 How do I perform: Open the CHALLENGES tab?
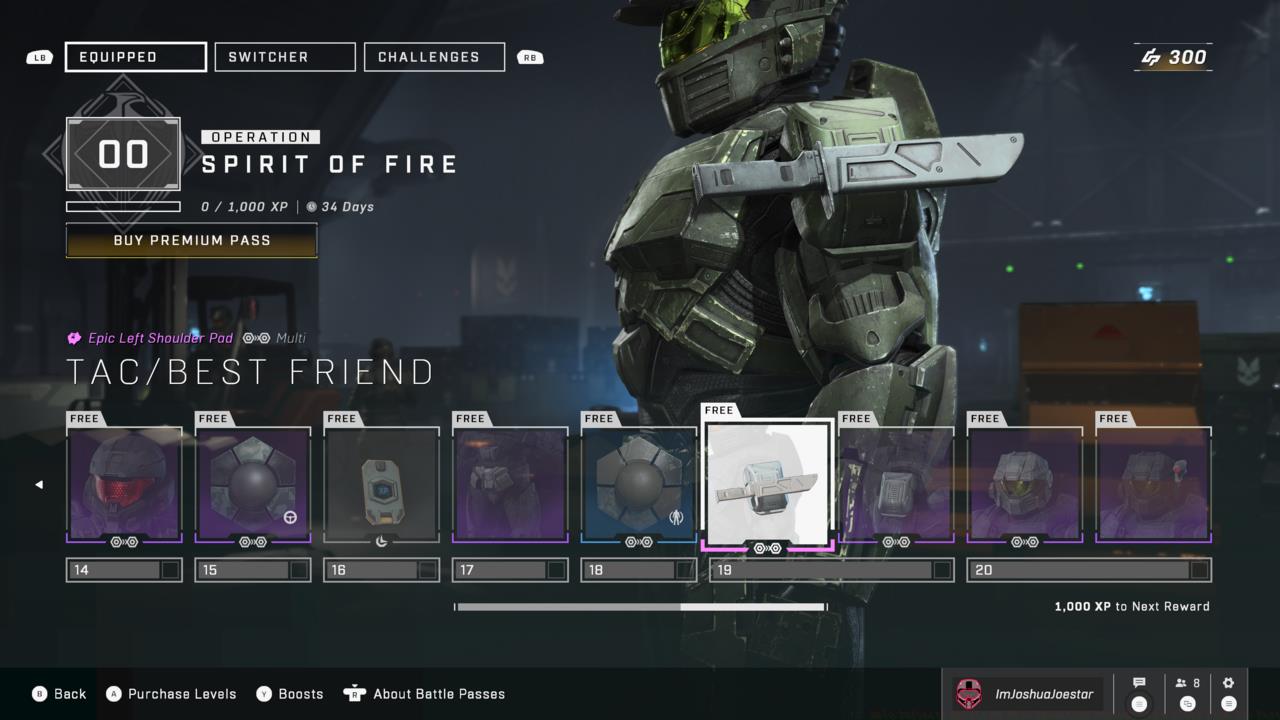coord(434,56)
